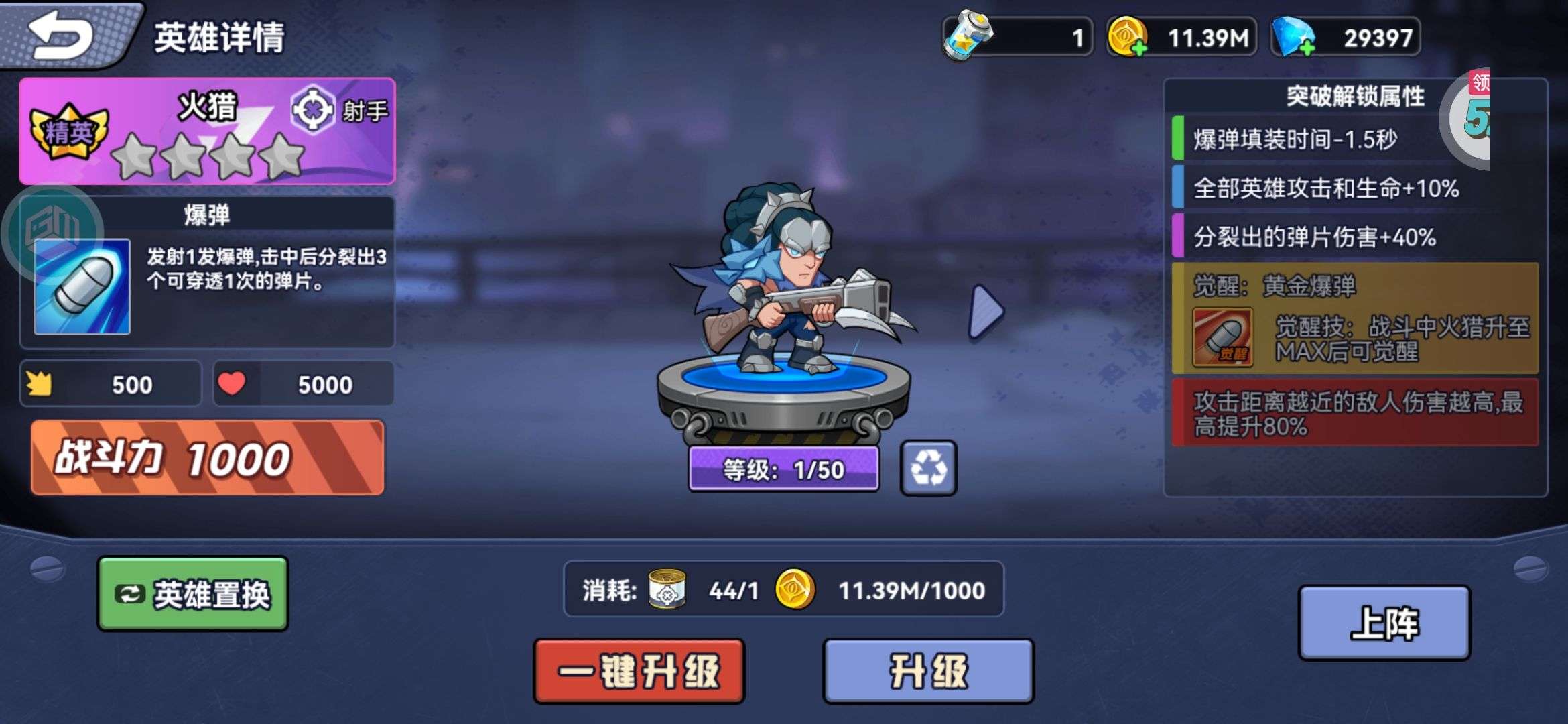Image resolution: width=1568 pixels, height=724 pixels.
Task: Go back using the return arrow
Action: [62, 35]
